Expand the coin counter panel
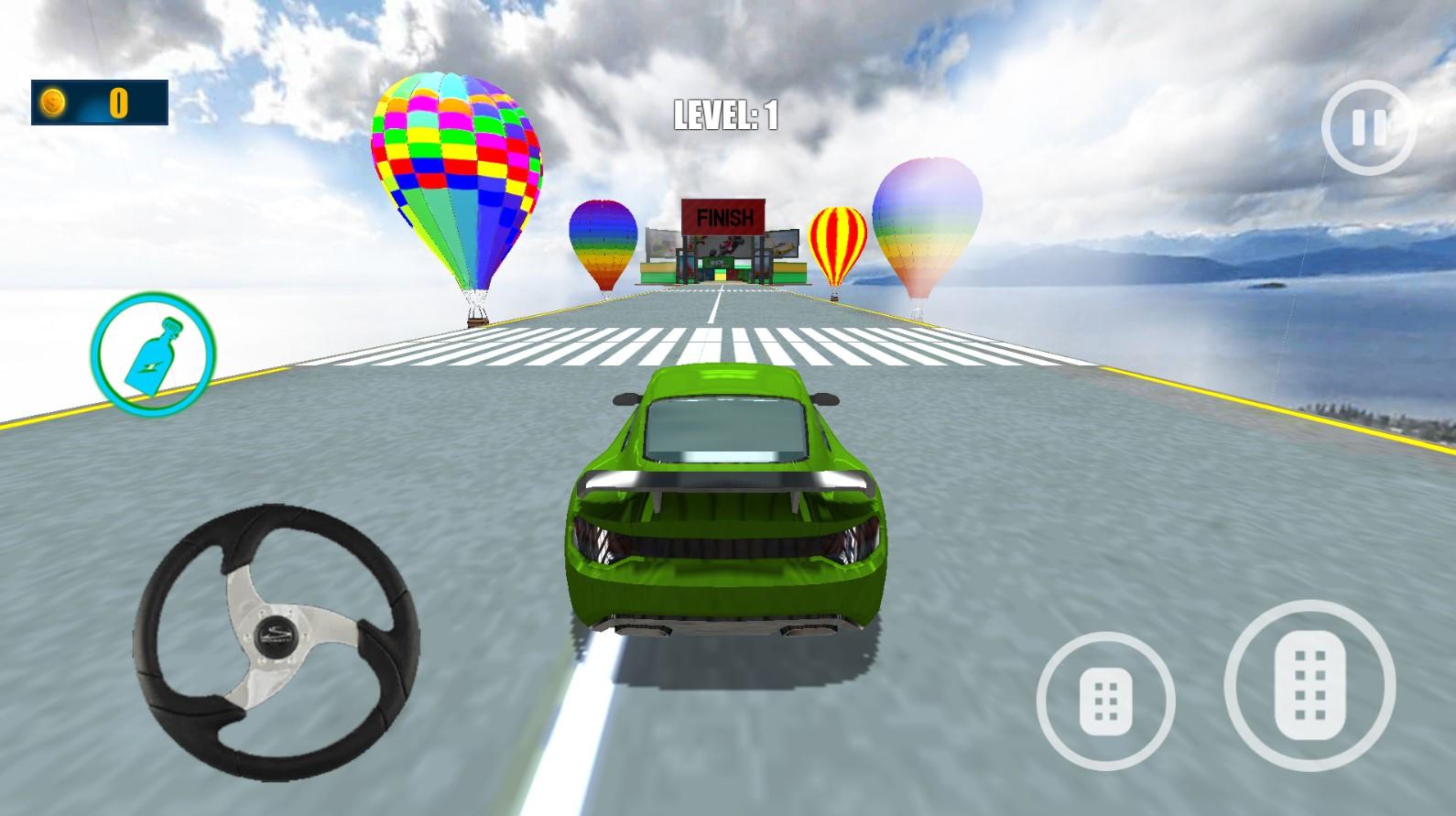This screenshot has height=816, width=1456. coord(101,103)
